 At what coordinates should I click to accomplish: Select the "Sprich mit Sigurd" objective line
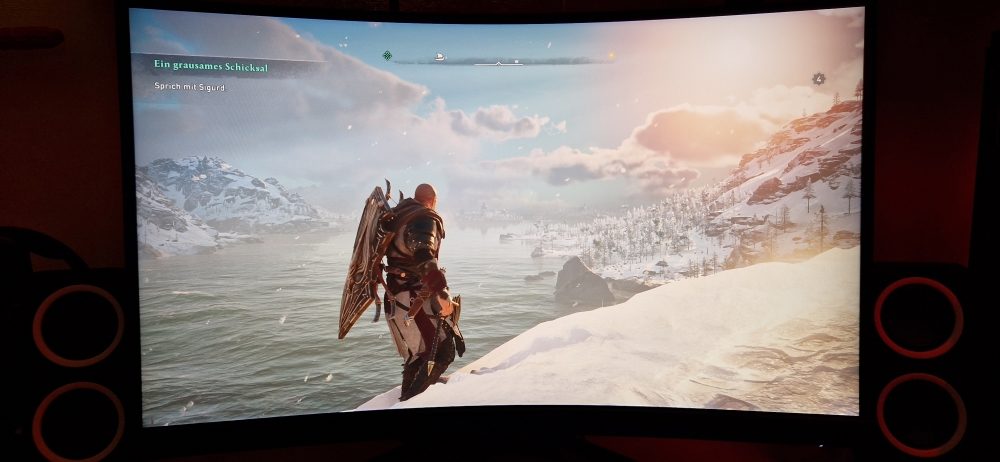coord(189,88)
